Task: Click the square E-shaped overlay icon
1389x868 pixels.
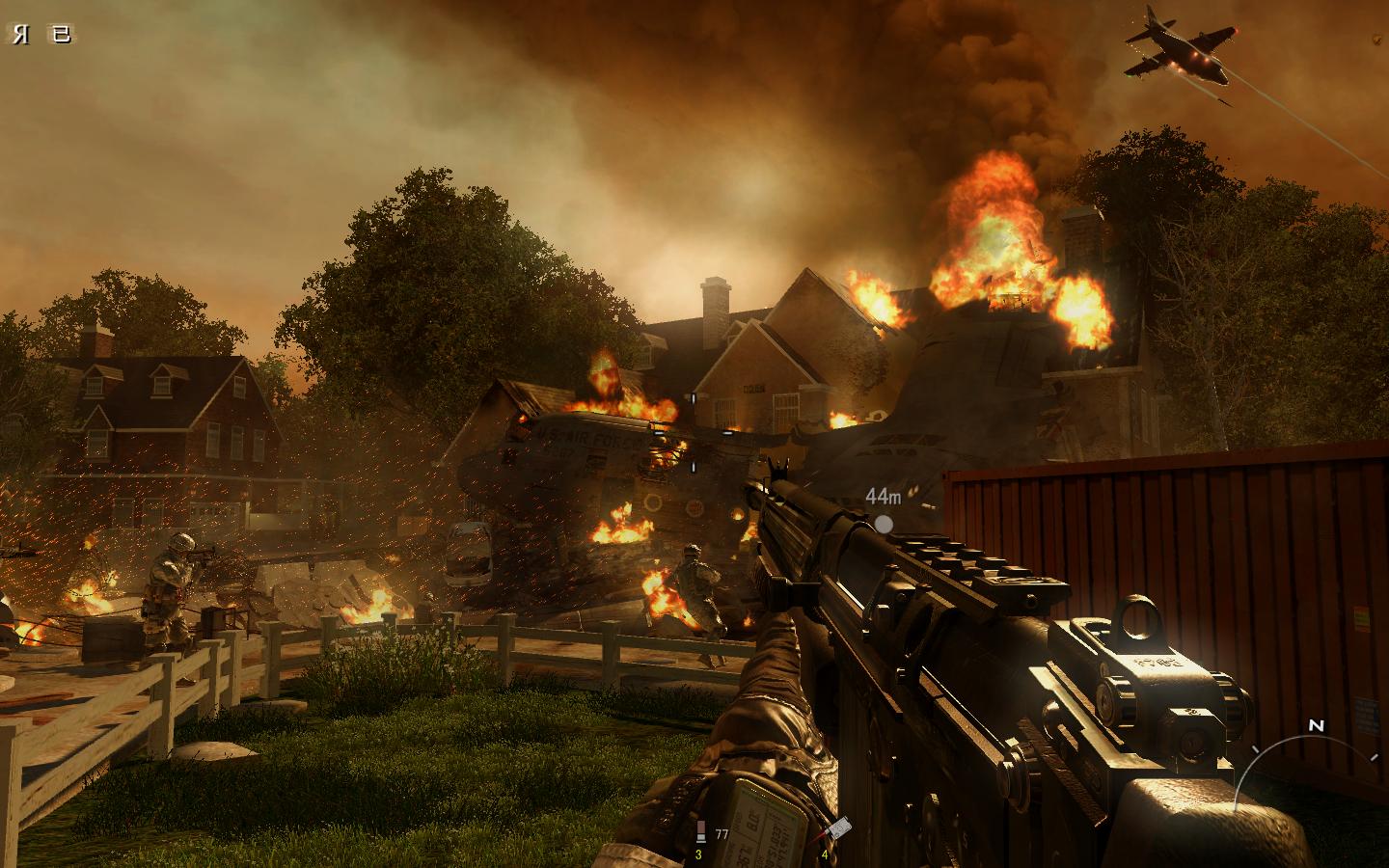Action: coord(61,36)
